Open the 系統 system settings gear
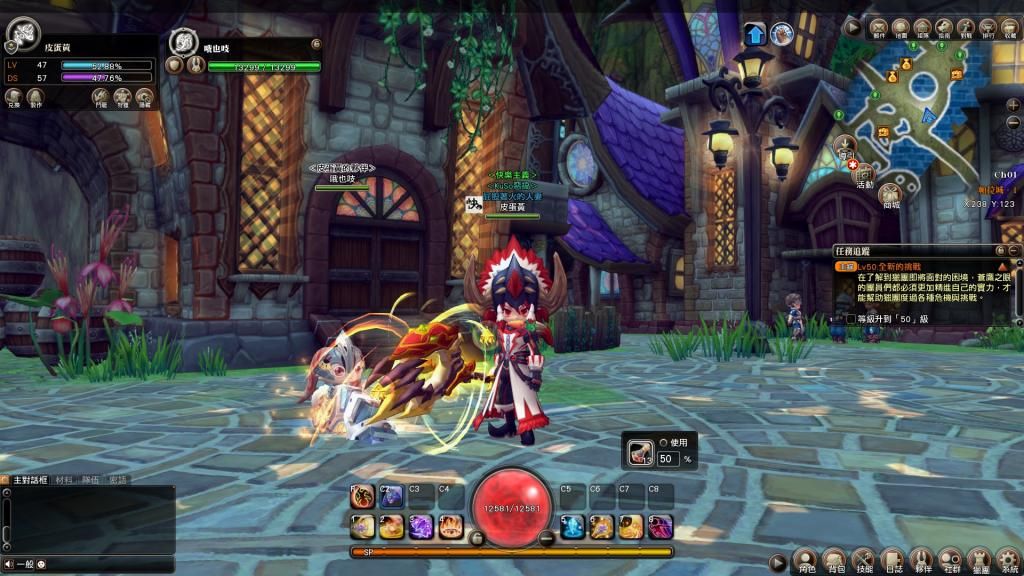 click(1009, 560)
